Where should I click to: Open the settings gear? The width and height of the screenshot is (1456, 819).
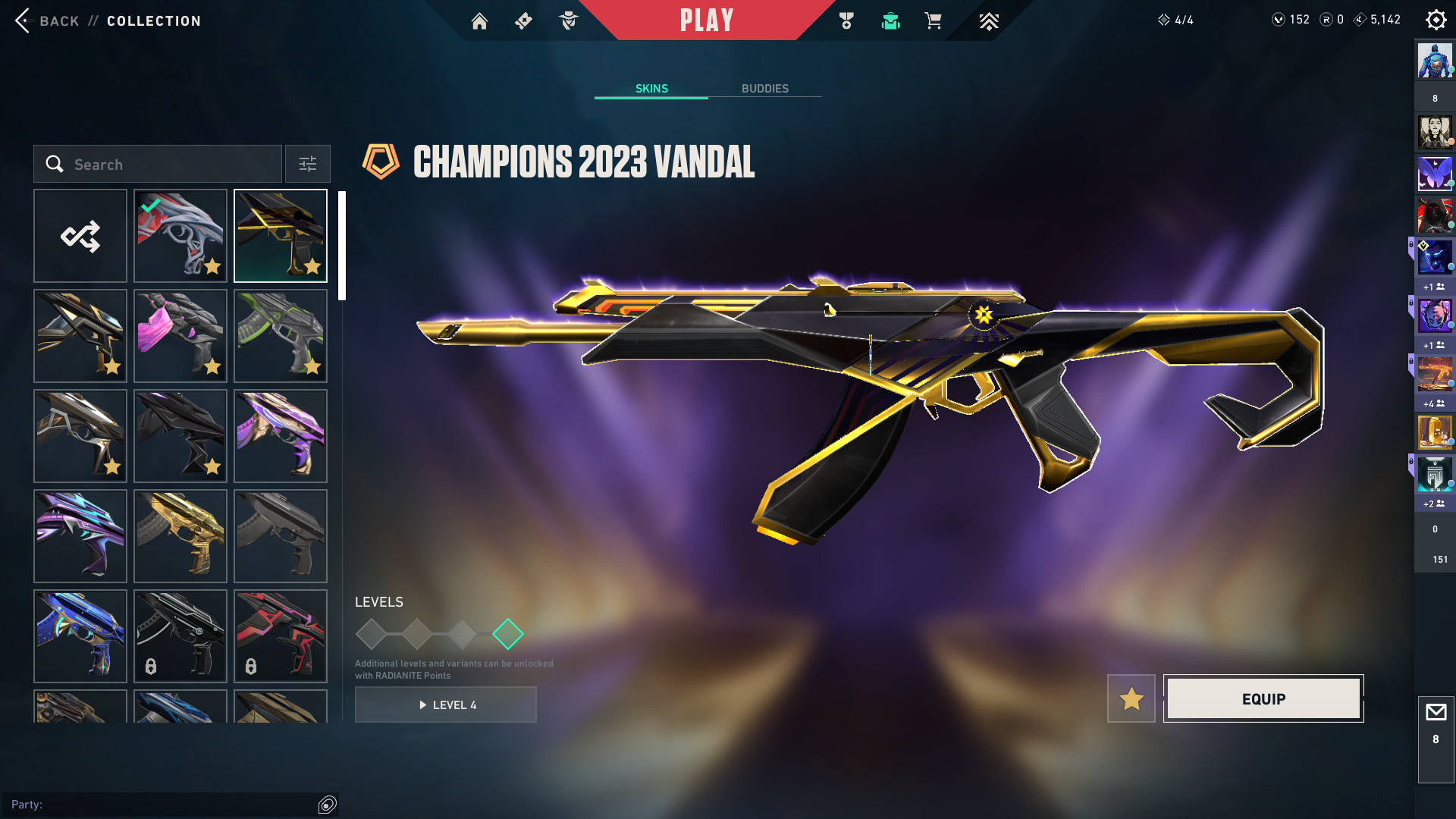pos(1436,20)
